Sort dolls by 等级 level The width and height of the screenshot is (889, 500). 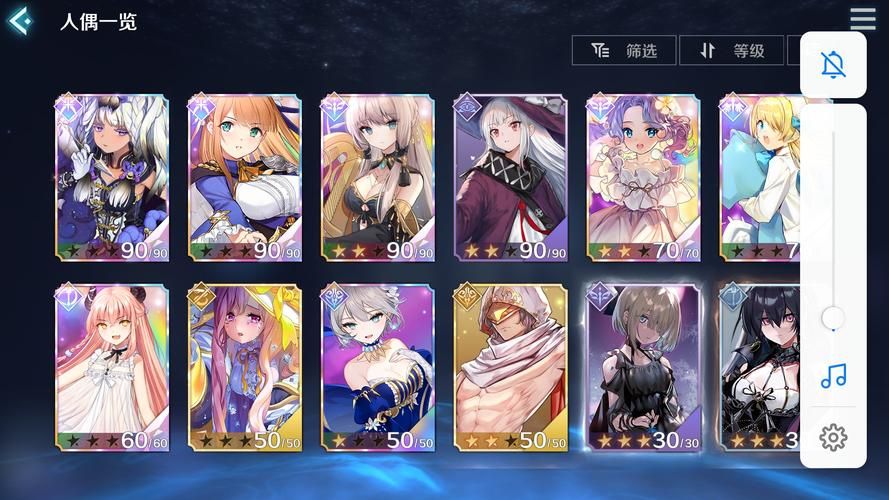tap(732, 50)
